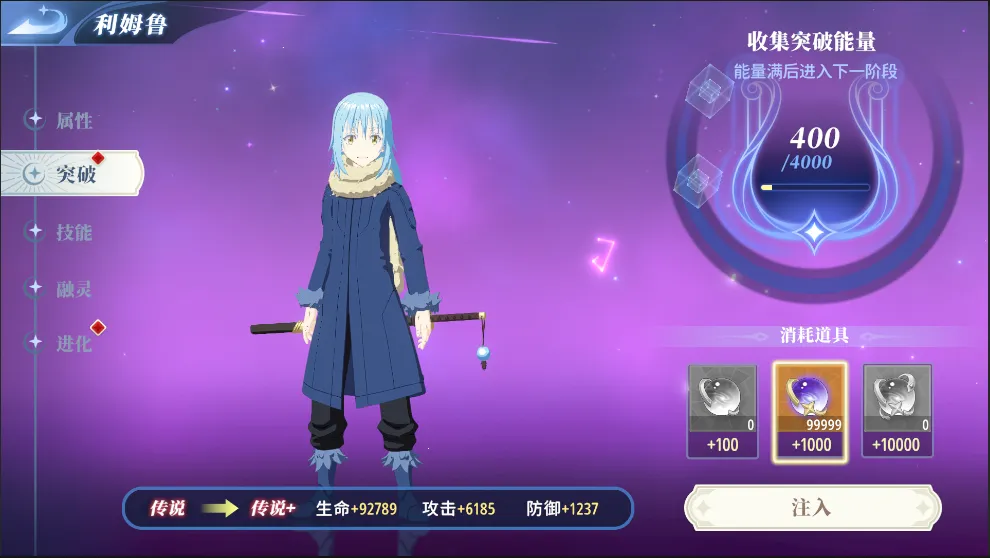Select the 突破 tab
This screenshot has width=990, height=558.
point(74,174)
